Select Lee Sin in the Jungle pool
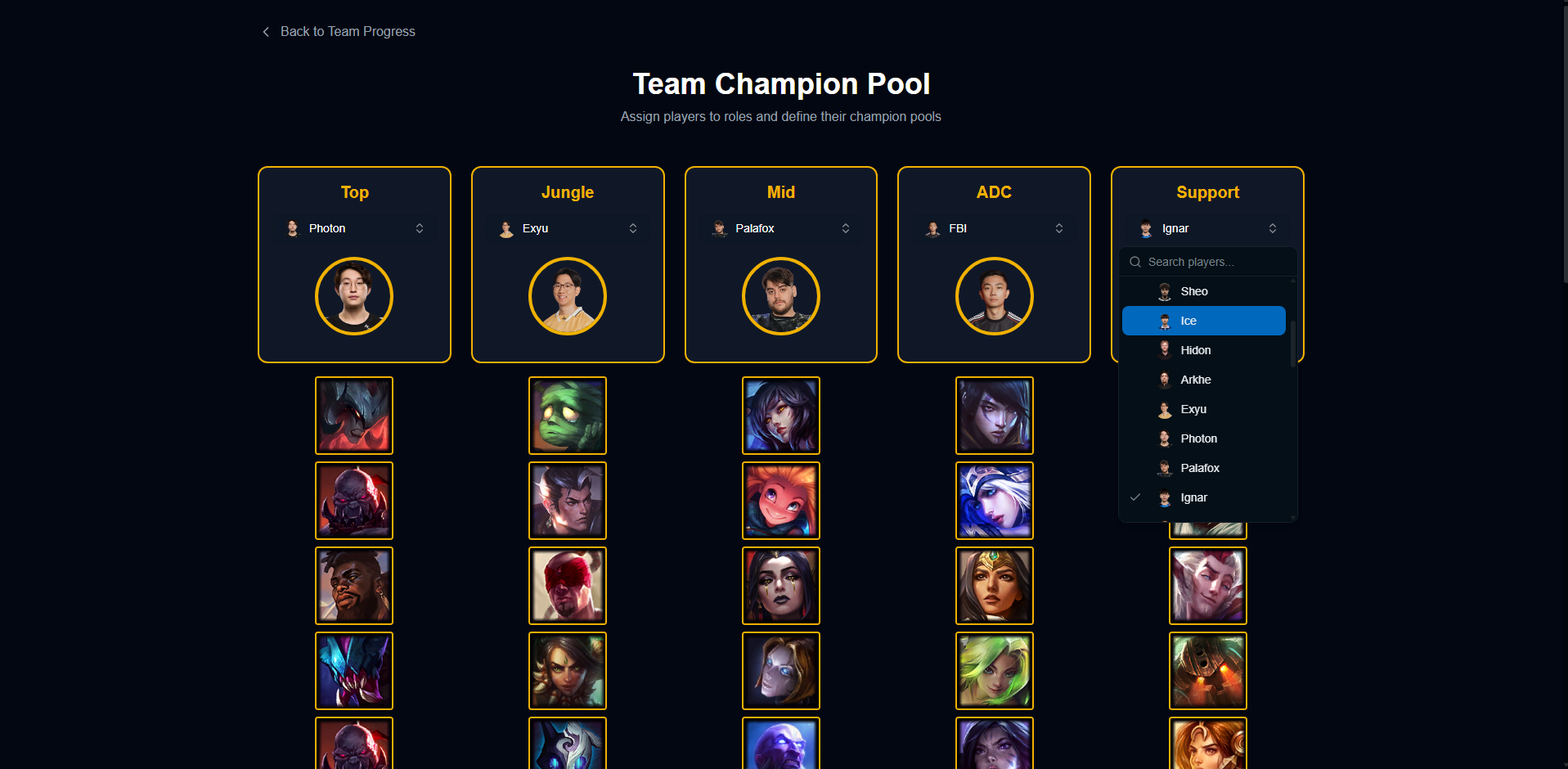 568,586
